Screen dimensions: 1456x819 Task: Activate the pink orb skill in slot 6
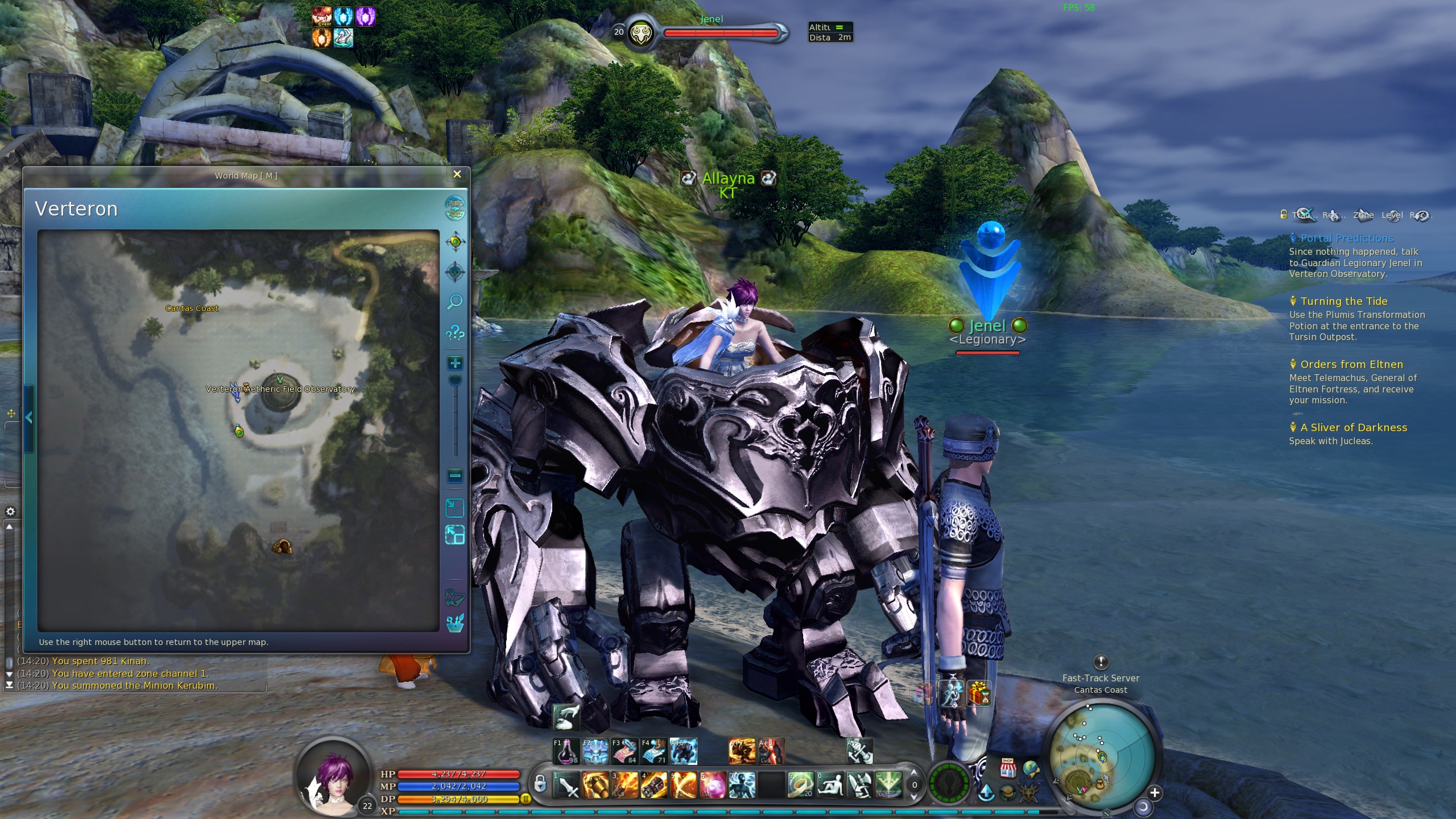click(x=713, y=785)
